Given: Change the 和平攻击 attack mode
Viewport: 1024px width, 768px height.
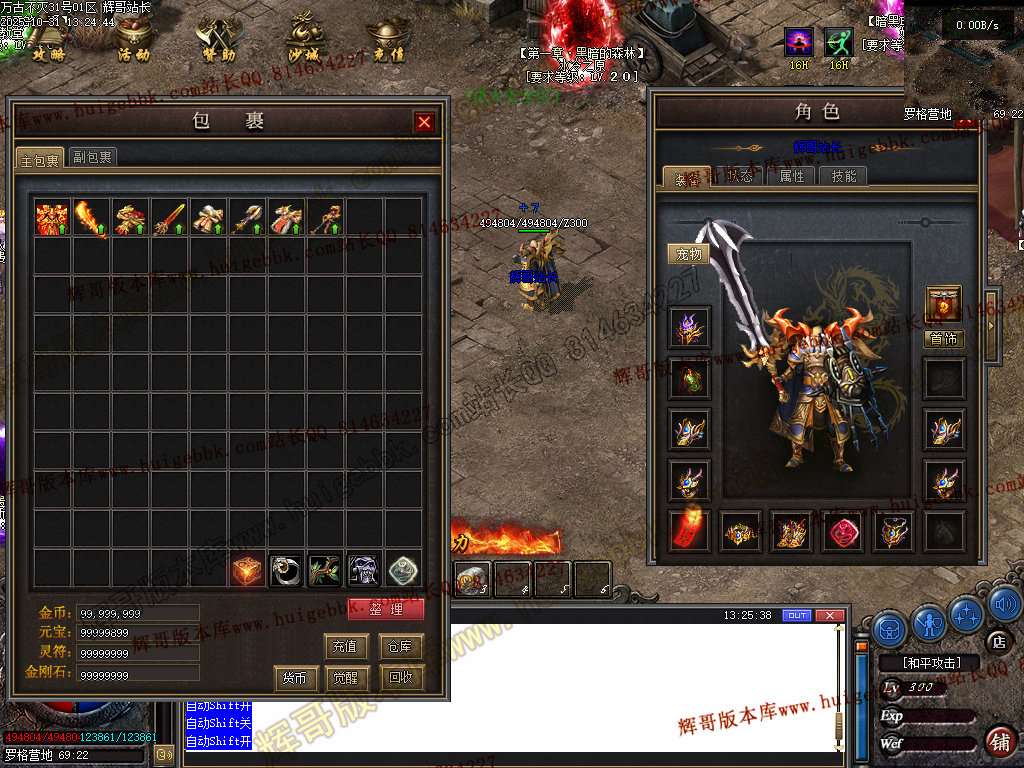Looking at the screenshot, I should (932, 662).
